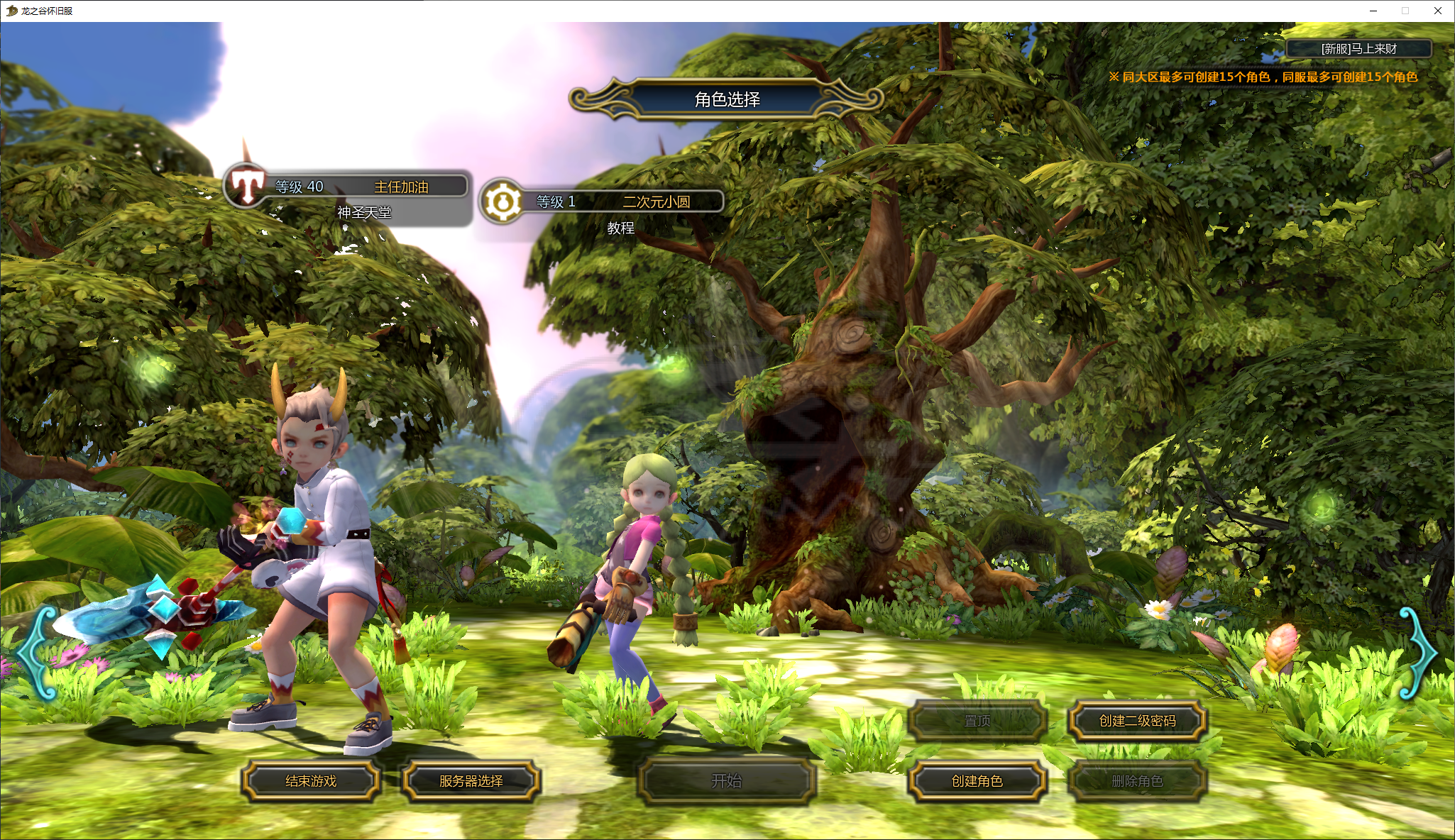Click the 置顶 pin button
This screenshot has height=840, width=1455.
click(x=977, y=721)
